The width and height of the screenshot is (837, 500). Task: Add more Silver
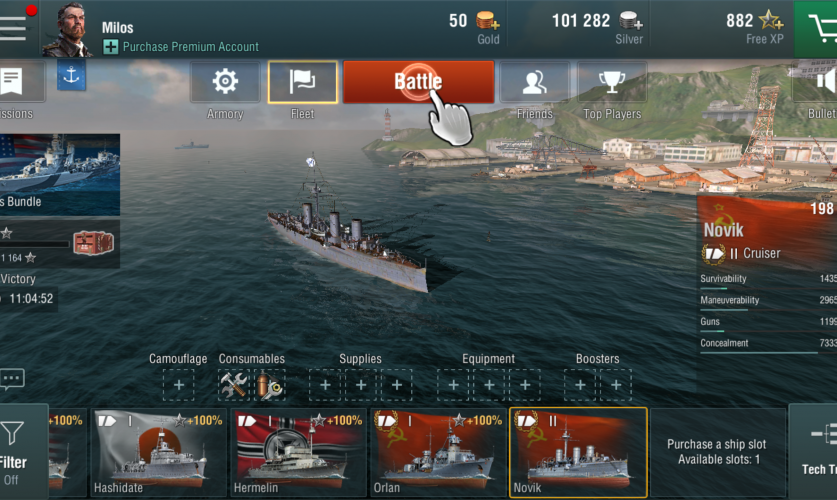[x=631, y=21]
